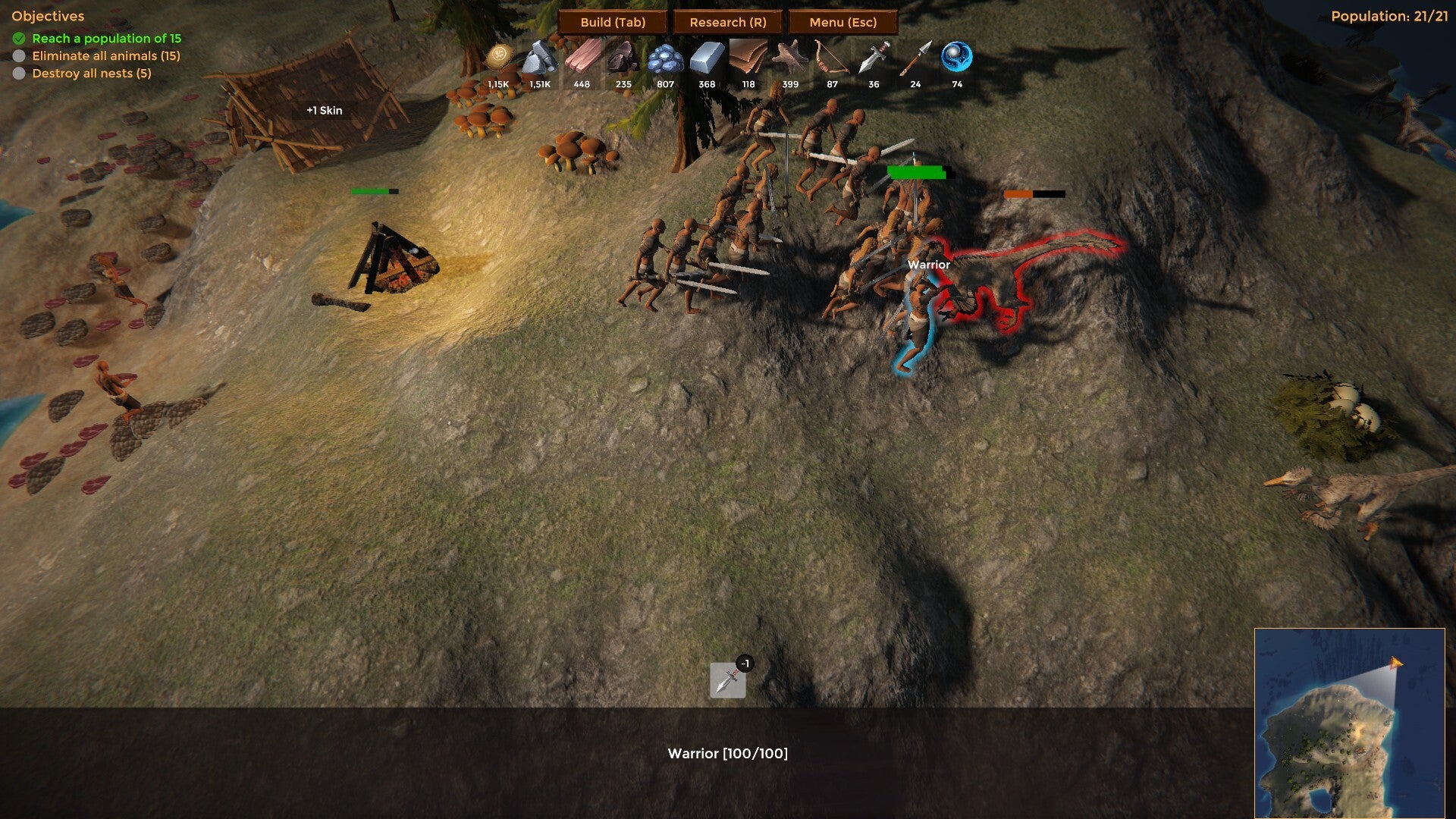Open the Menu (Esc) button
Screen dimensions: 1456x819
843,22
